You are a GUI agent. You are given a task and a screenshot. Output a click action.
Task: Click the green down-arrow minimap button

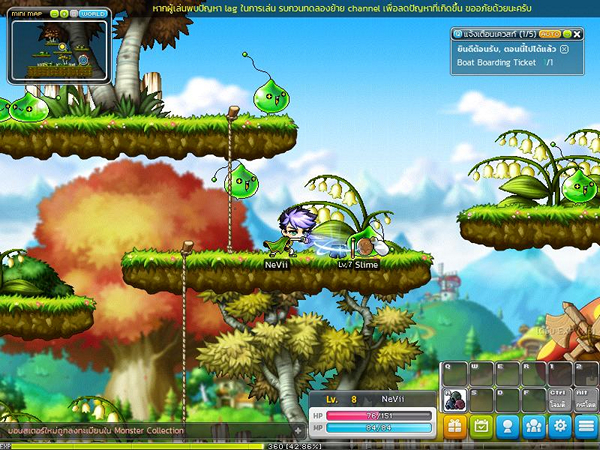point(62,14)
